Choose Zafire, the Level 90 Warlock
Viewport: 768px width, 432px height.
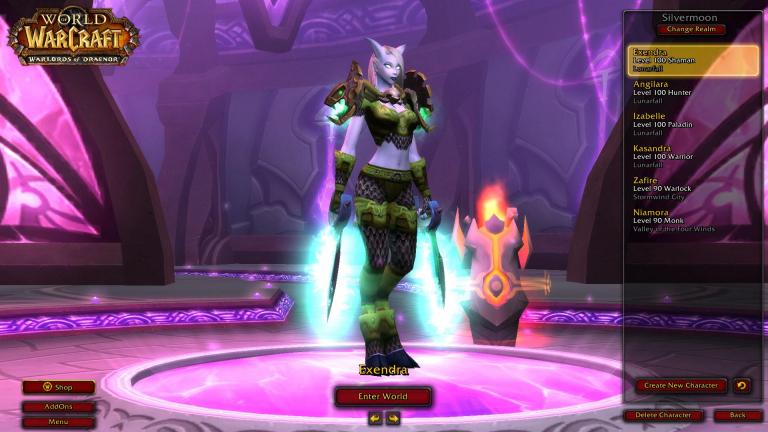(692, 188)
